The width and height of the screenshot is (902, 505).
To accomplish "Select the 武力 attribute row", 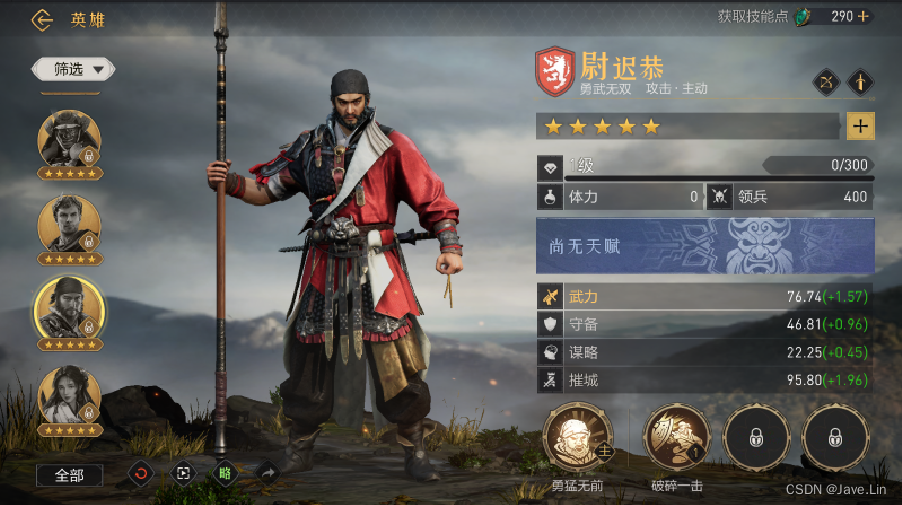I will [x=705, y=297].
